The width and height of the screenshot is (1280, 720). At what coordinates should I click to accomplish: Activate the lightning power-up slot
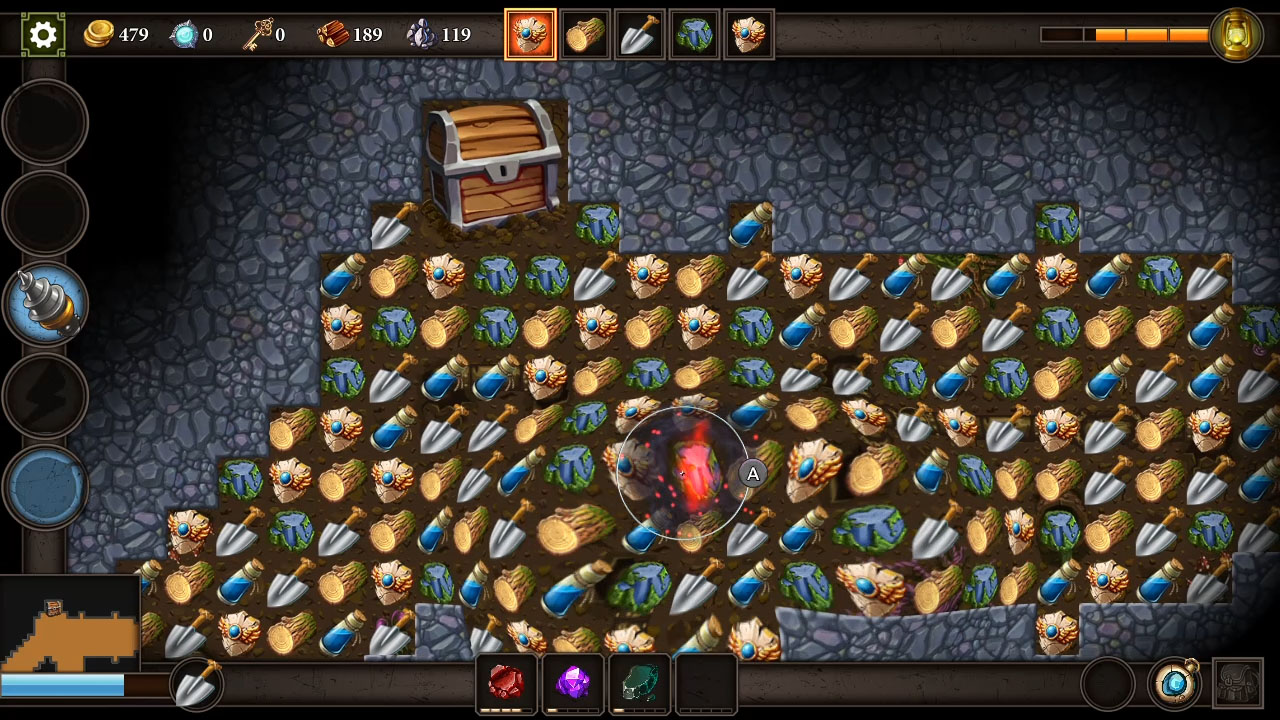(x=45, y=392)
